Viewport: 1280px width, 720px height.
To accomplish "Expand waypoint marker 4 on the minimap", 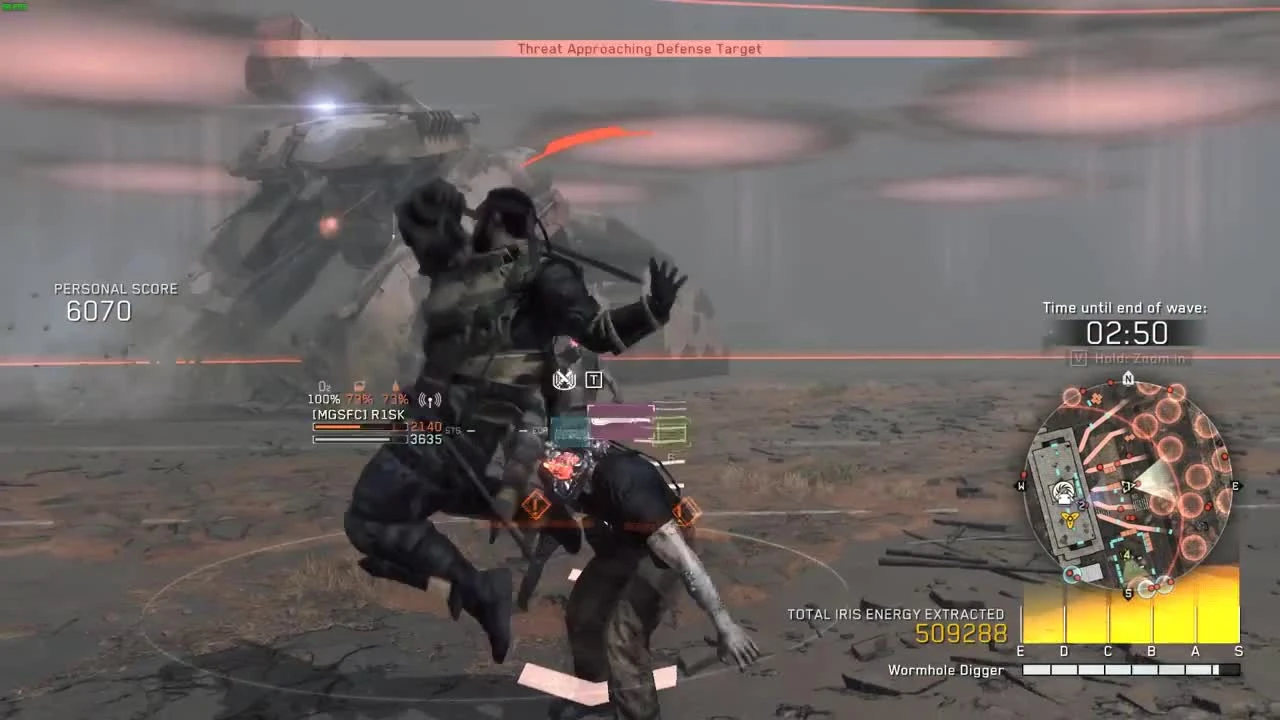I will pyautogui.click(x=1126, y=554).
